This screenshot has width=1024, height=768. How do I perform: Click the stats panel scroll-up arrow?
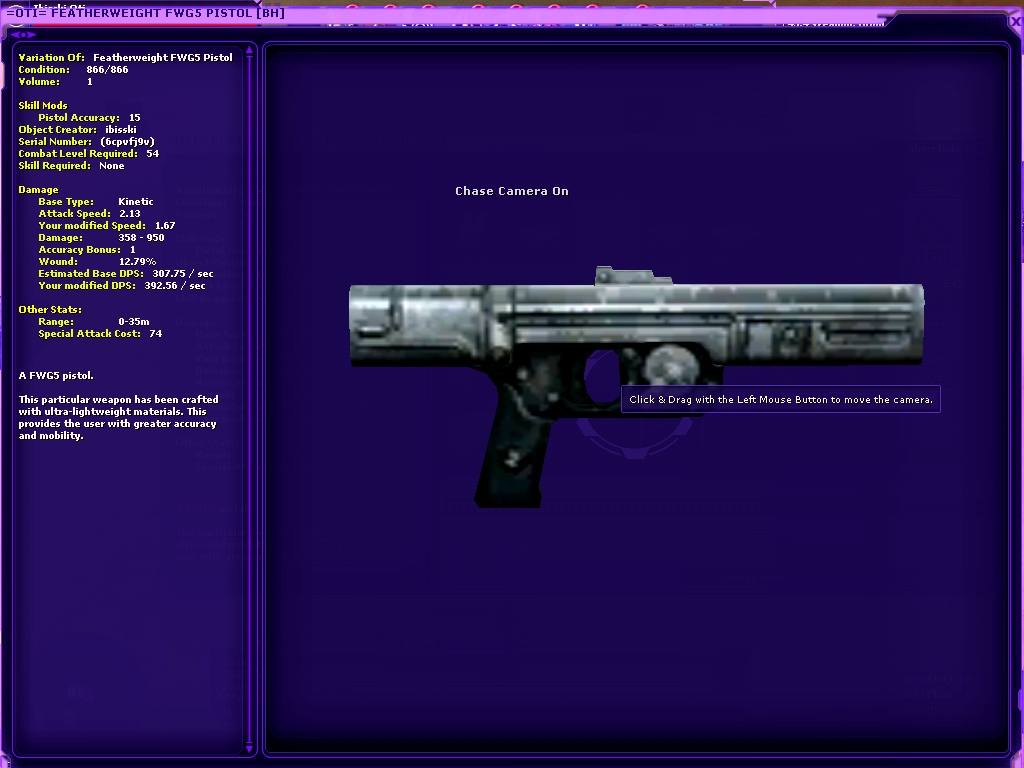250,50
